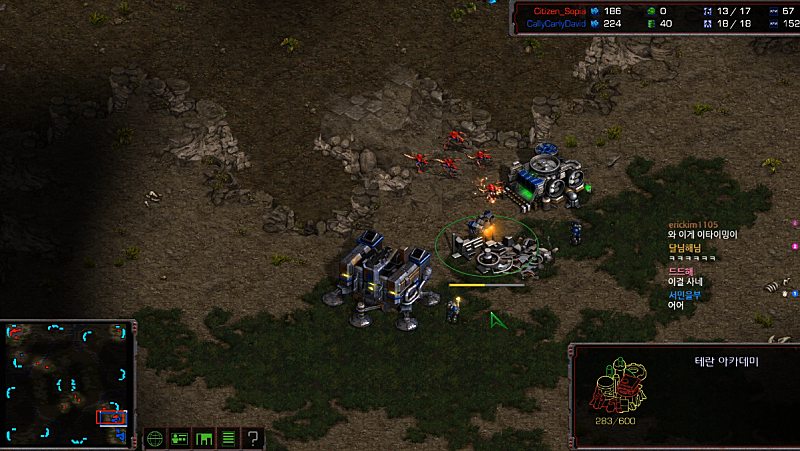
Task: Open help with the question mark button
Action: (x=253, y=438)
